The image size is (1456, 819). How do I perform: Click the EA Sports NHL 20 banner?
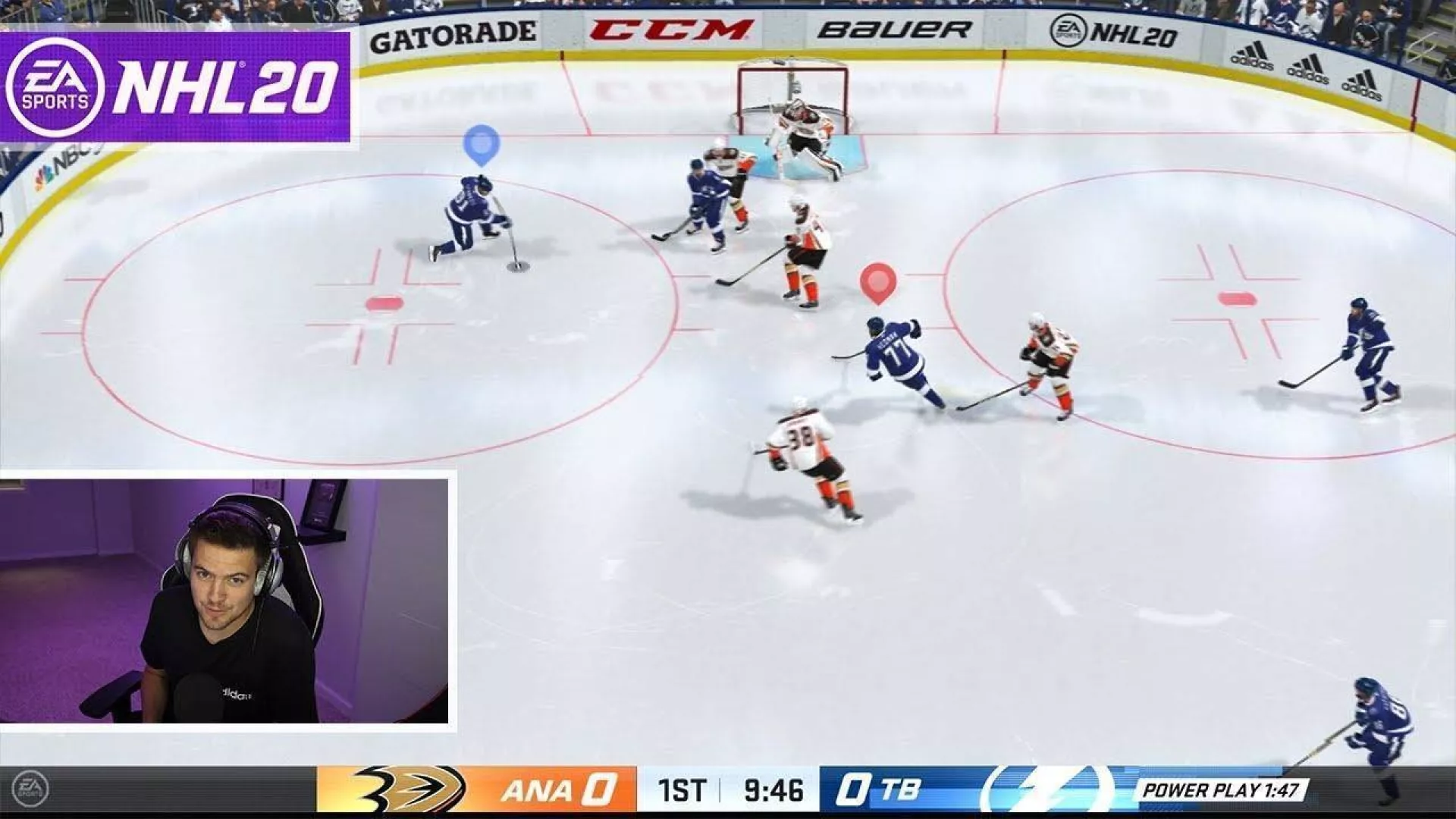pos(175,86)
